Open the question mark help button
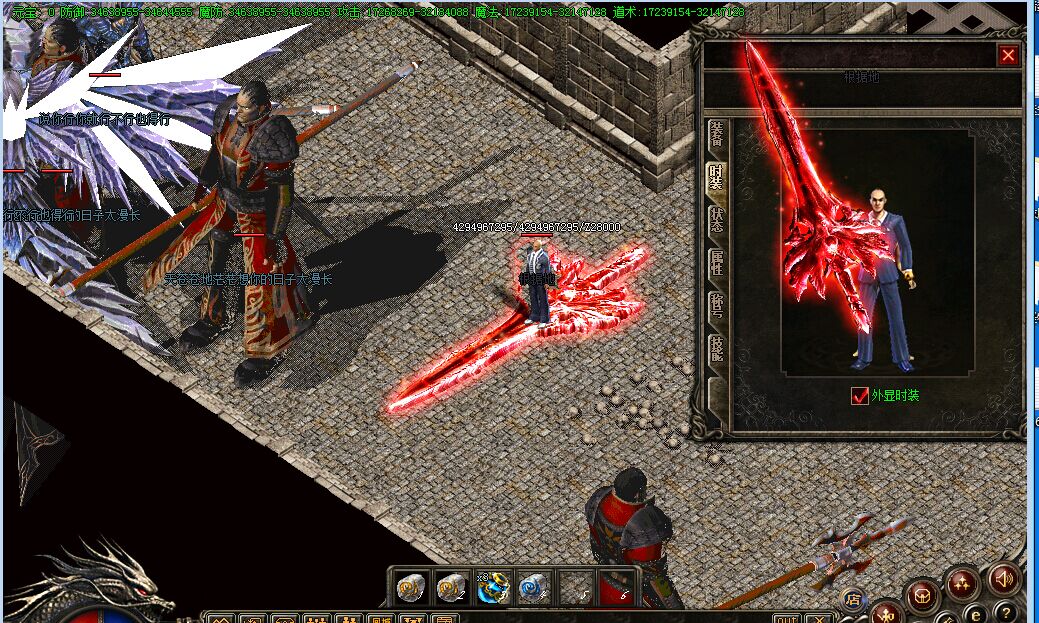 [x=1009, y=612]
